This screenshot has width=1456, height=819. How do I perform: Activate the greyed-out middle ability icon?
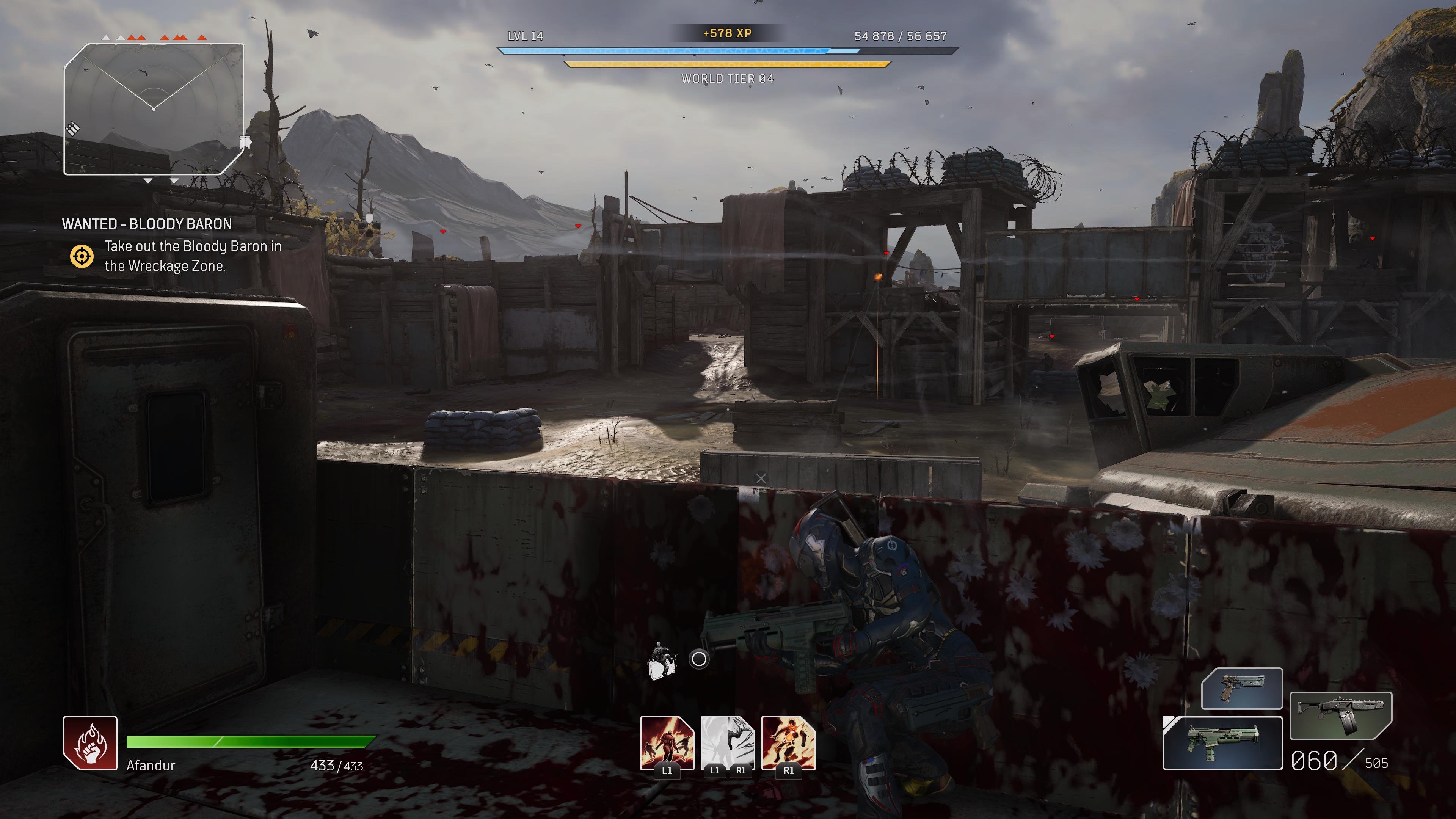[x=728, y=742]
